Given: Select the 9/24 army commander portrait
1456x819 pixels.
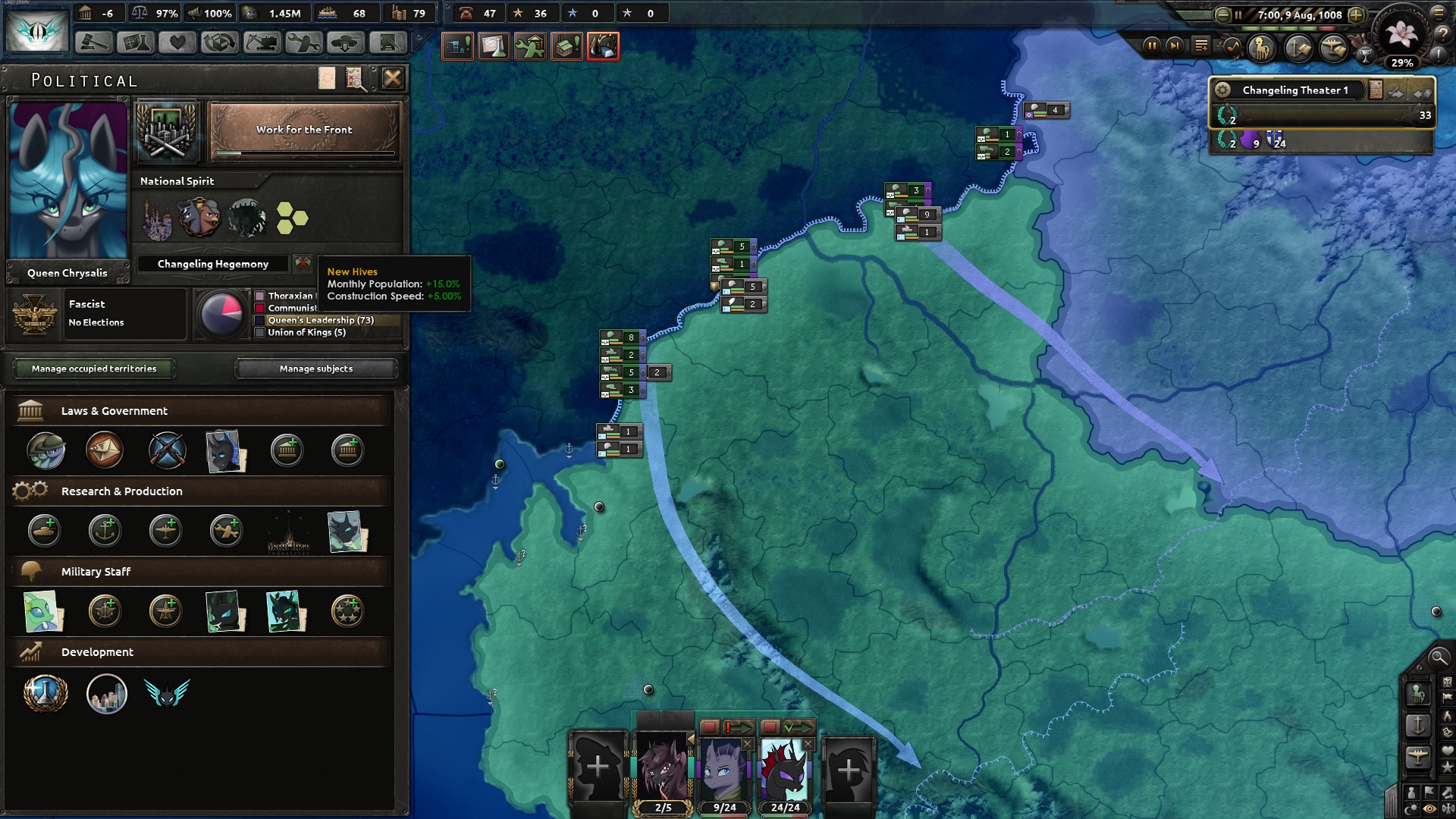Looking at the screenshot, I should tap(724, 770).
